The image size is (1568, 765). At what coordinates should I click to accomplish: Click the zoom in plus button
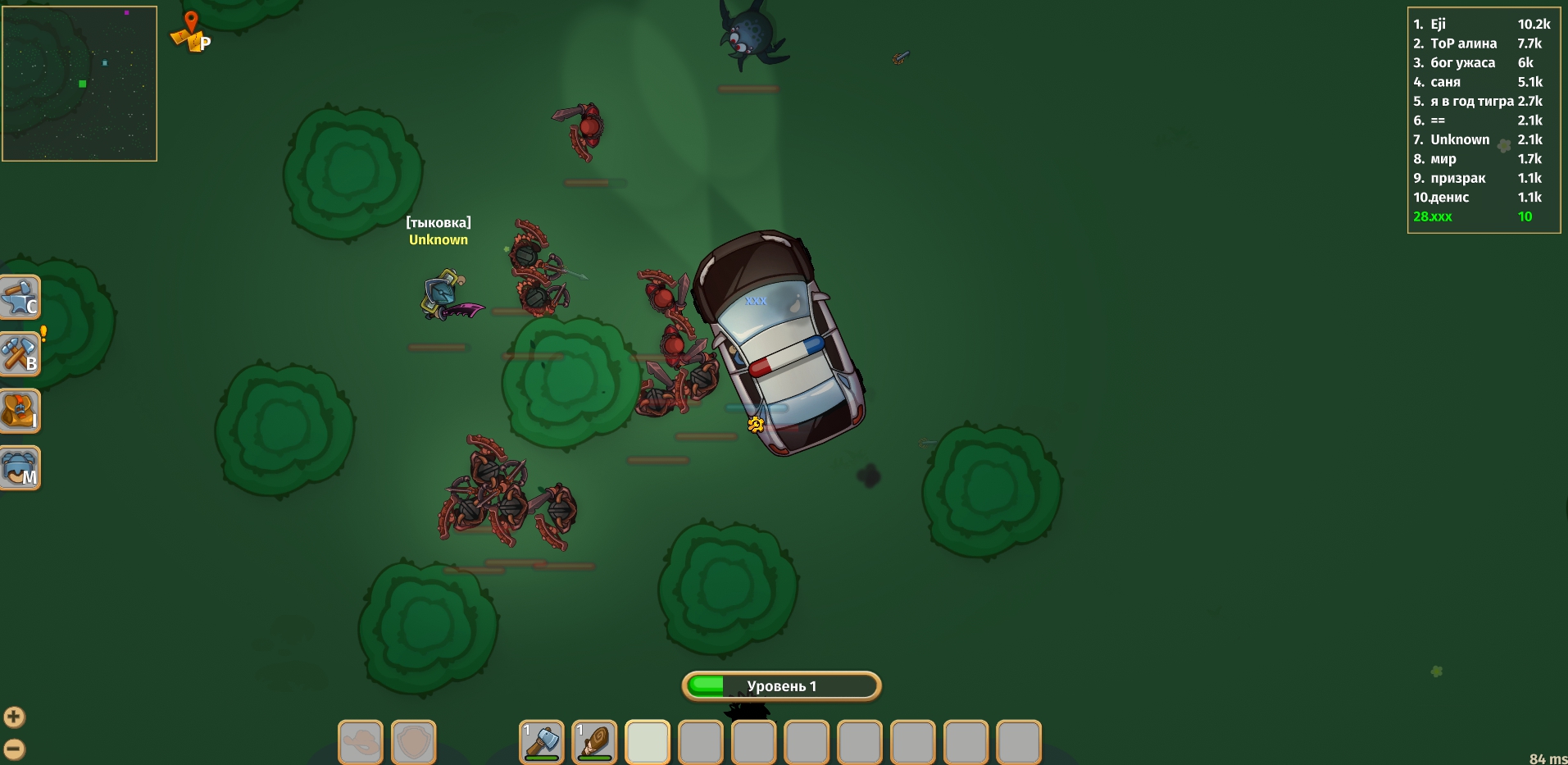point(15,717)
